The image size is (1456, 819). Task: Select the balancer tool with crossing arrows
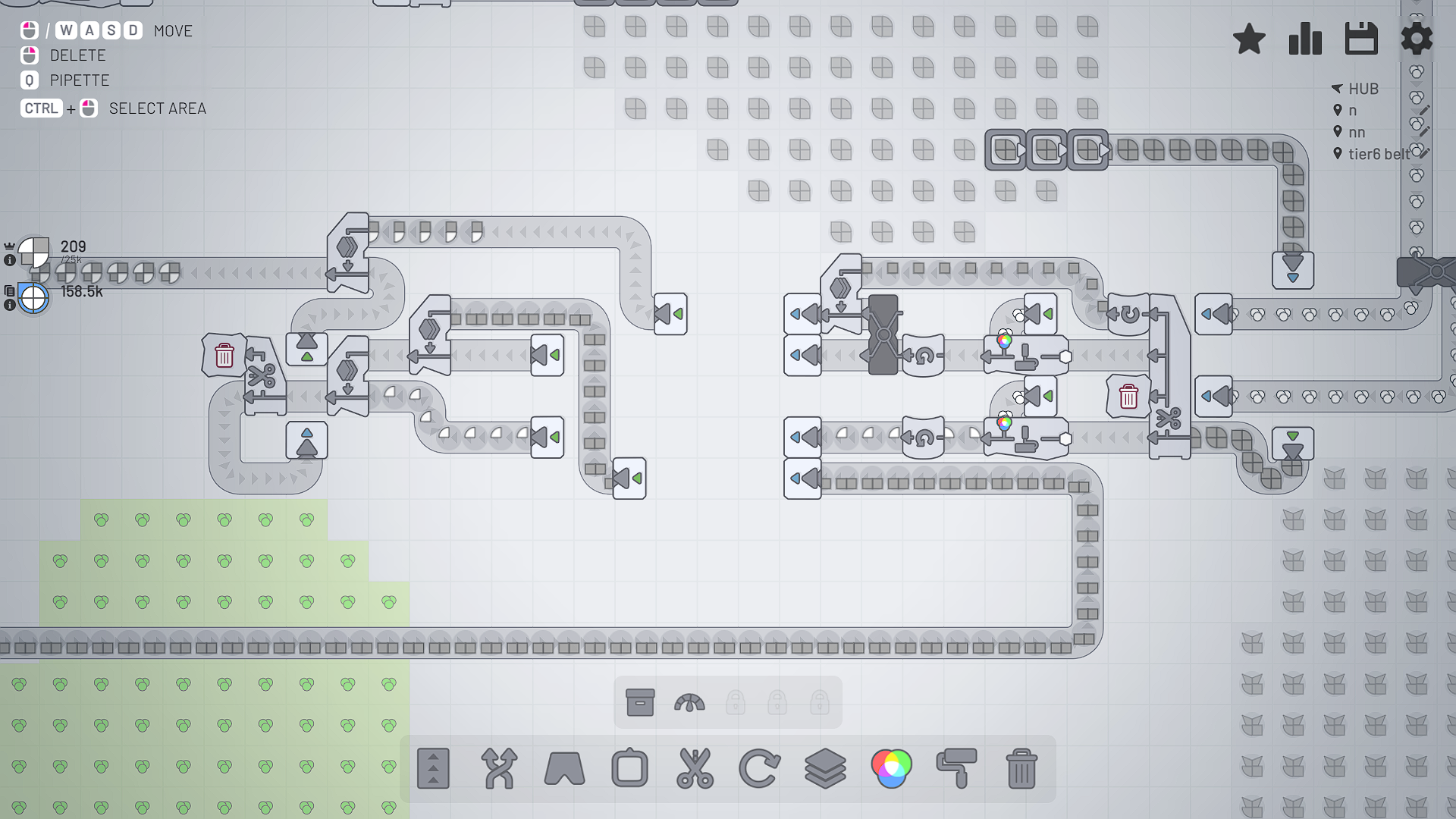498,769
